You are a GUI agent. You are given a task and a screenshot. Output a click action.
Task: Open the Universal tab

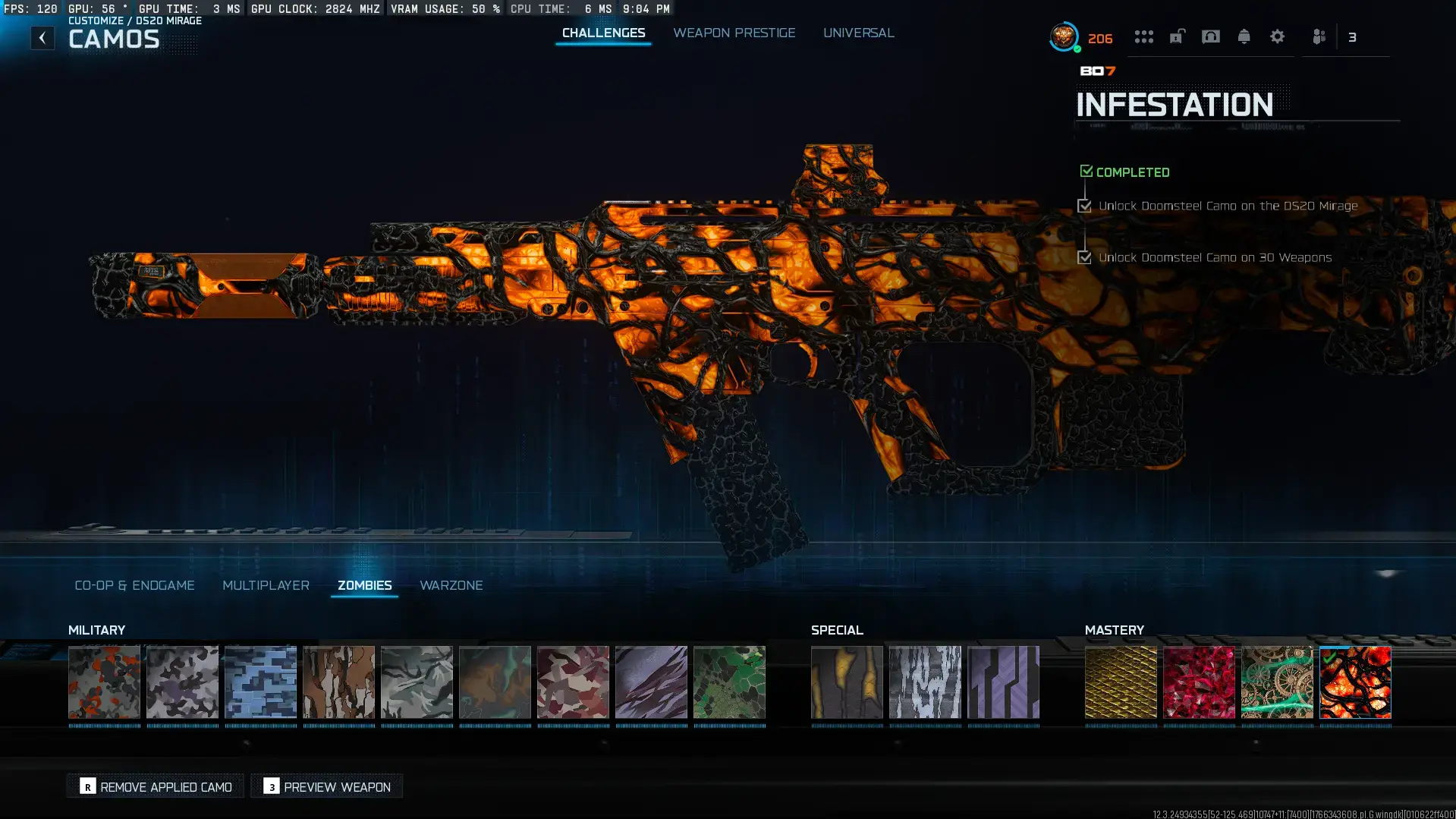pyautogui.click(x=858, y=33)
